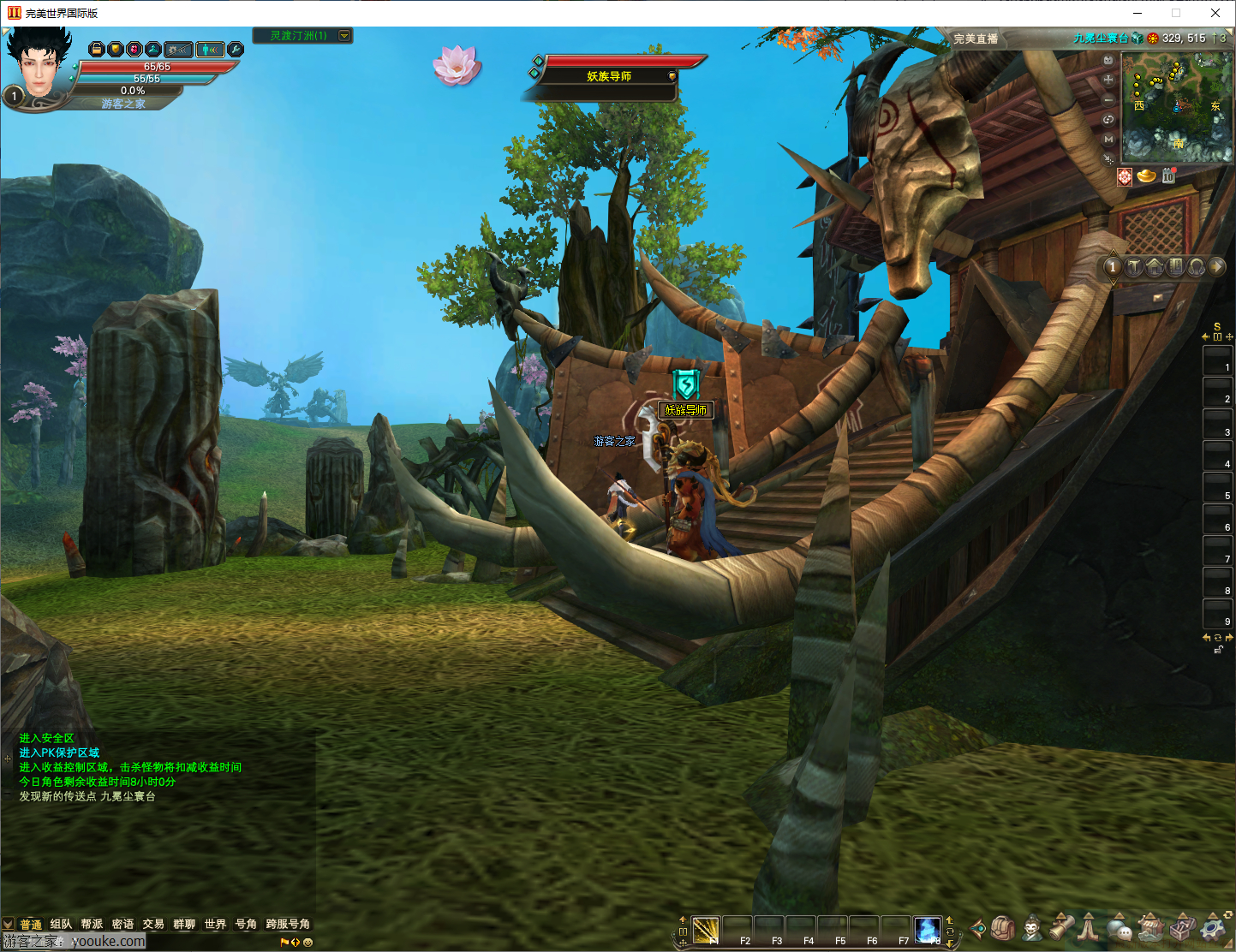Open the 完美直播 live stream tab
The image size is (1236, 952).
pyautogui.click(x=976, y=39)
